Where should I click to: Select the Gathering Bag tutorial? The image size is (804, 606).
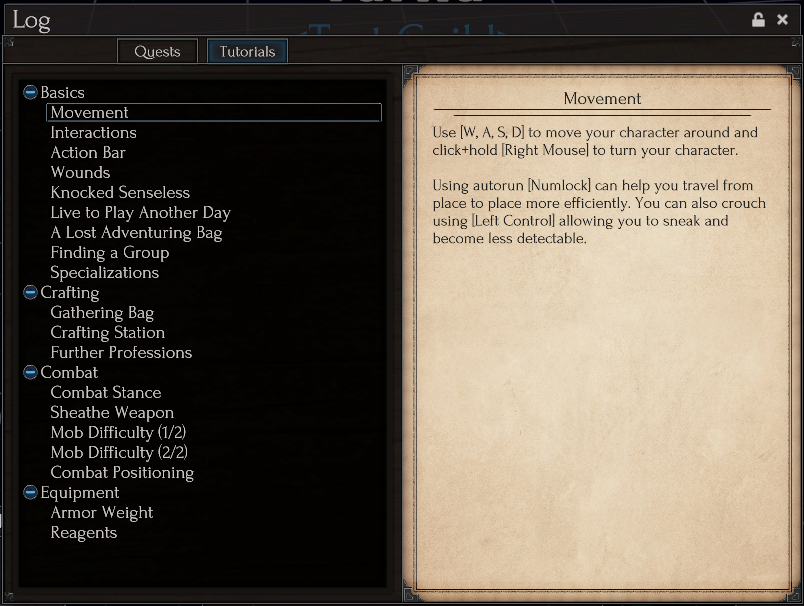[x=102, y=312]
